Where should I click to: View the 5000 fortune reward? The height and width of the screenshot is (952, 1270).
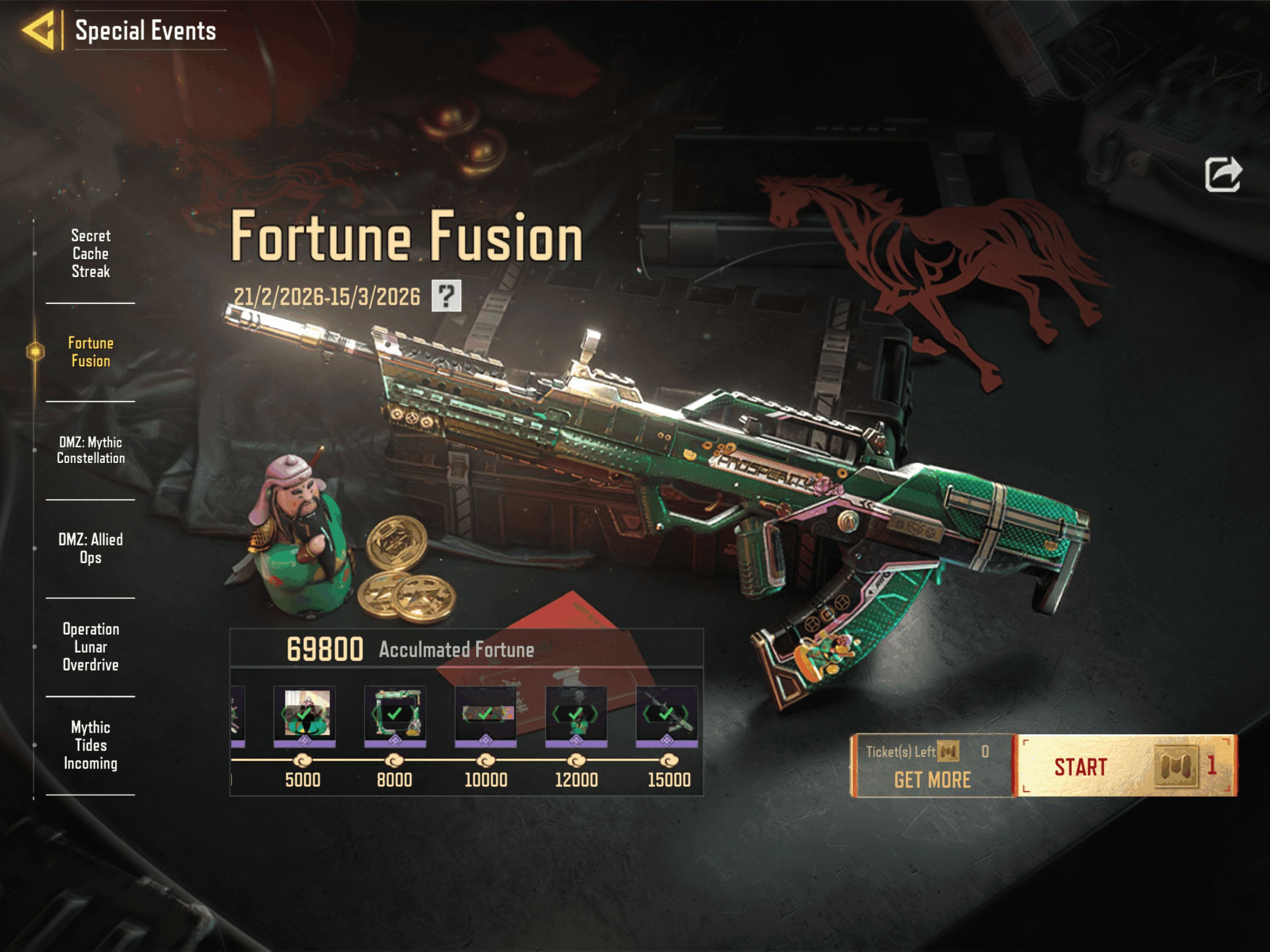click(304, 715)
